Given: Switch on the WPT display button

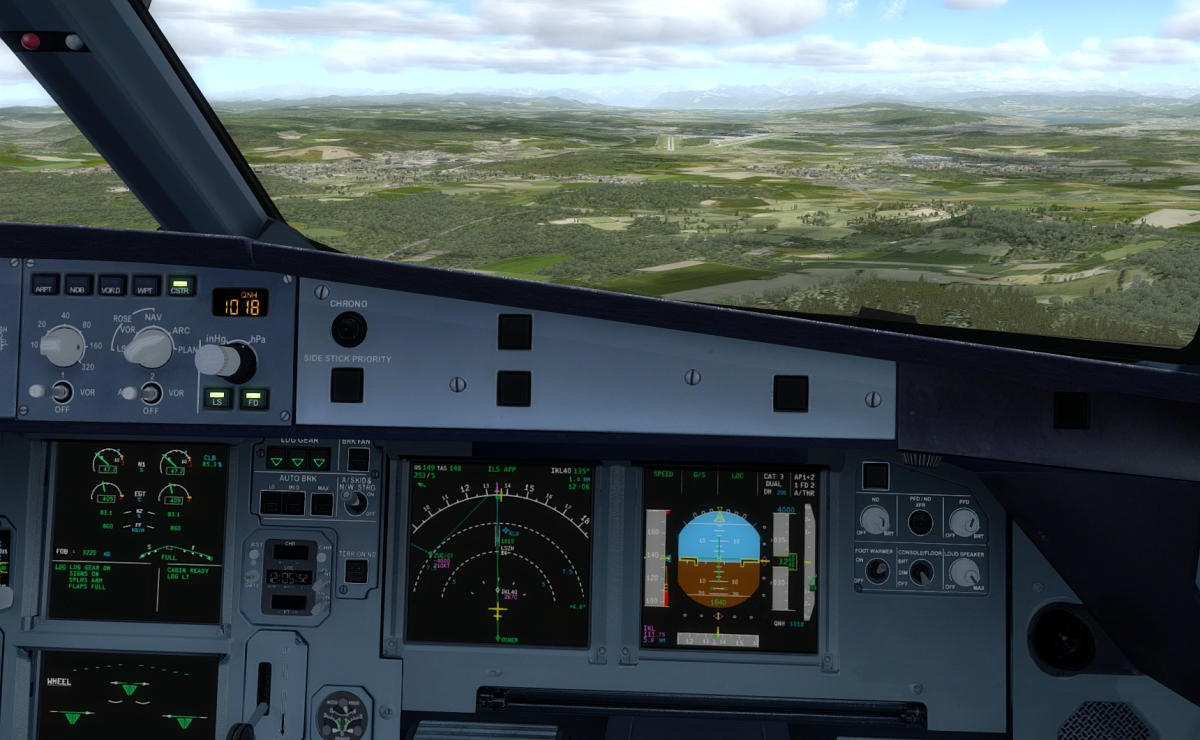Looking at the screenshot, I should pyautogui.click(x=146, y=285).
